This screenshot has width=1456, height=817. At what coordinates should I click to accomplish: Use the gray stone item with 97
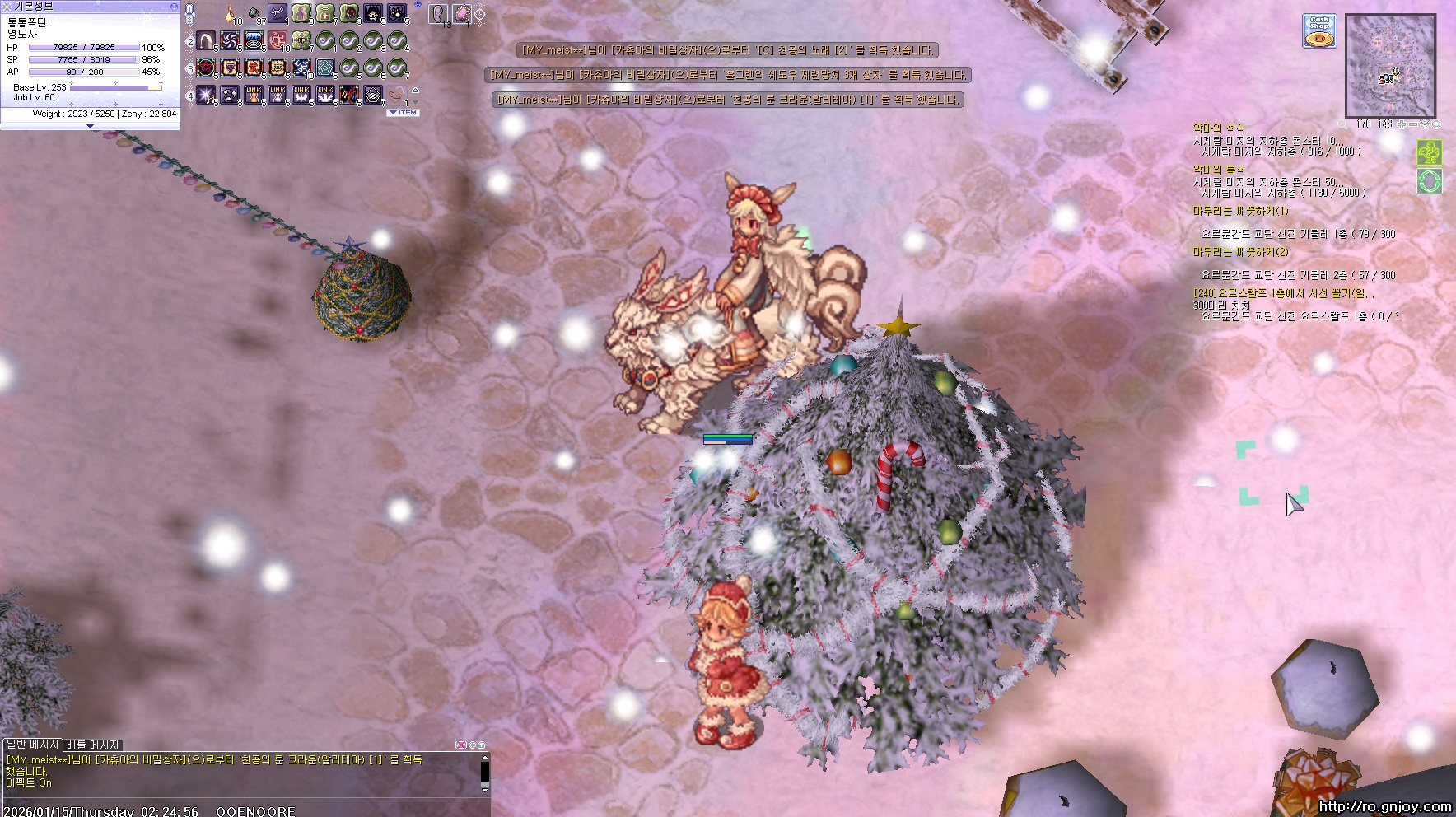[x=254, y=14]
